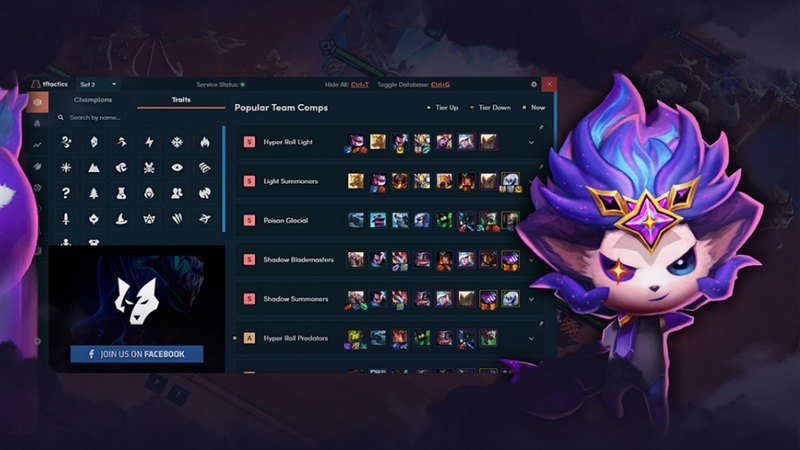The width and height of the screenshot is (800, 450).
Task: Choose the flame trait icon
Action: point(204,142)
